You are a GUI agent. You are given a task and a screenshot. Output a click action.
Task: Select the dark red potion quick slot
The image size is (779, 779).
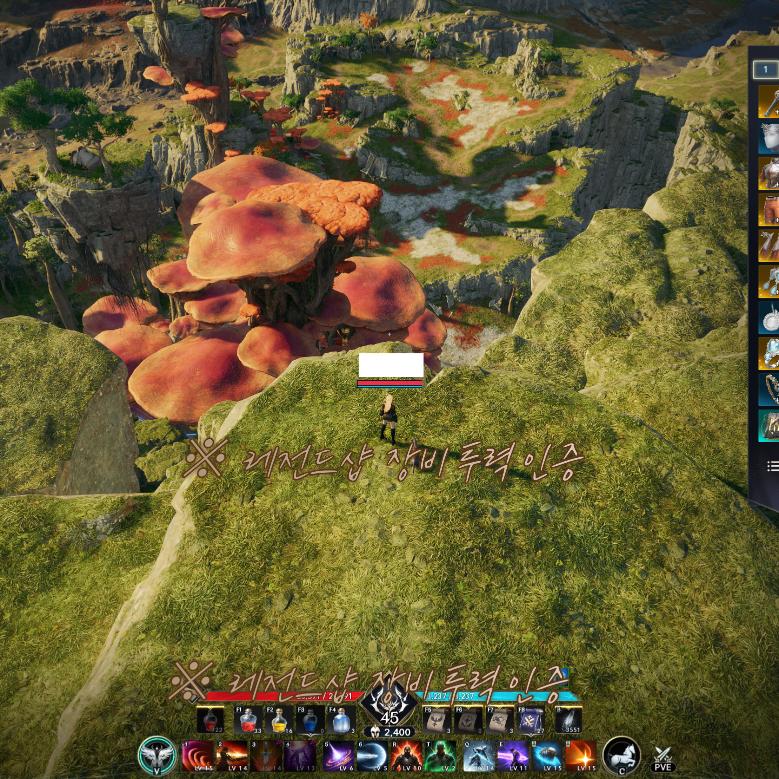coord(211,720)
